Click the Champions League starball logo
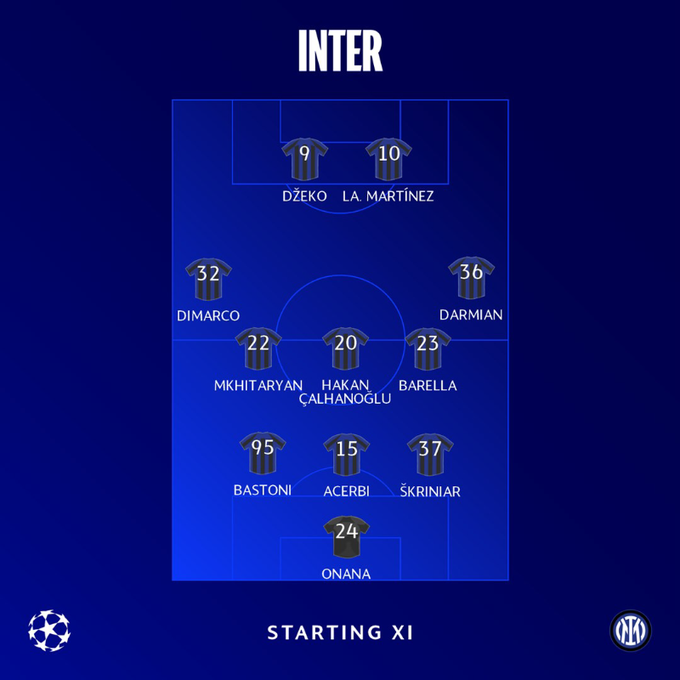Image resolution: width=680 pixels, height=680 pixels. [x=49, y=630]
